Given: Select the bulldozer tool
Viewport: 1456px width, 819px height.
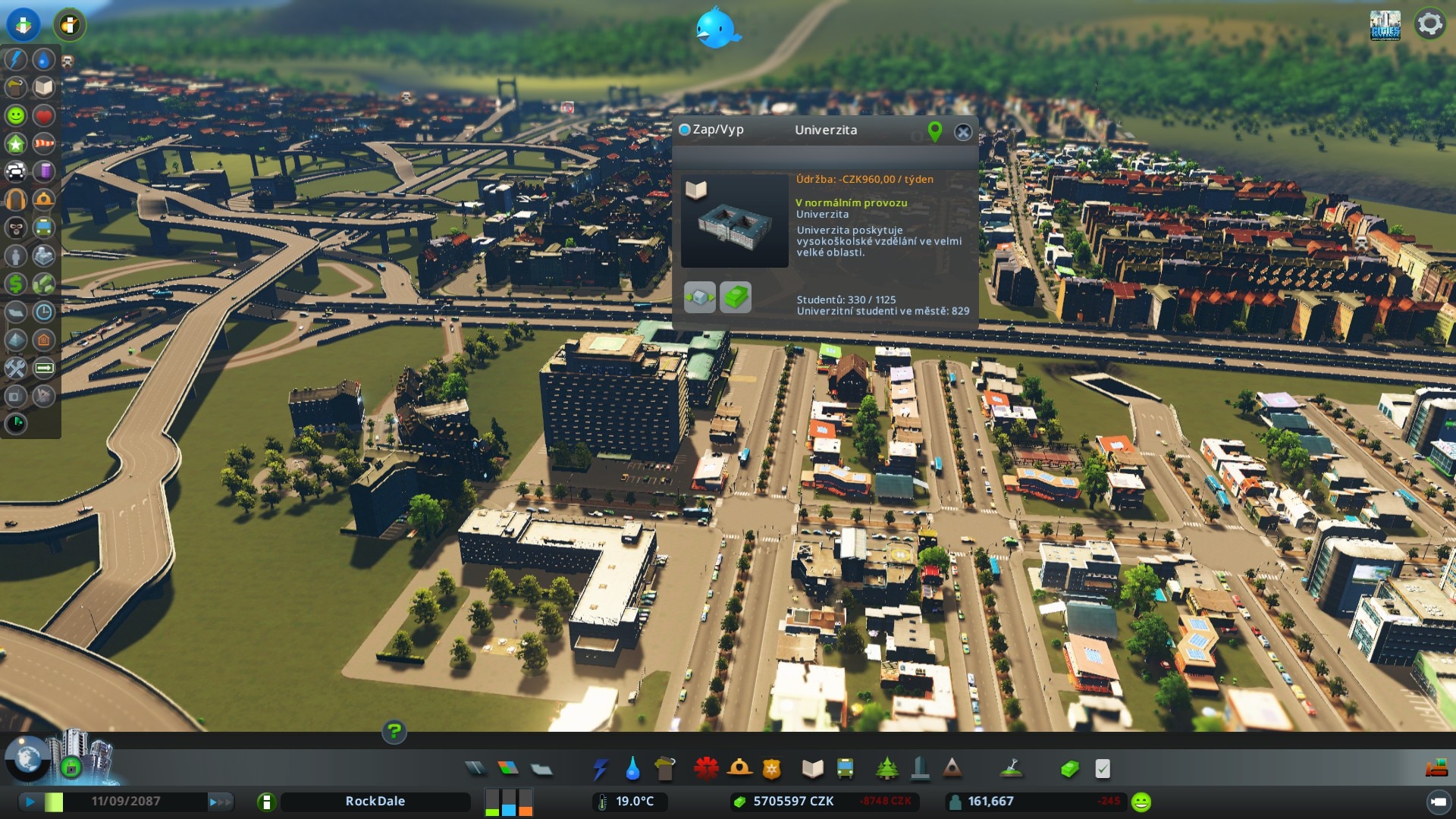Looking at the screenshot, I should tap(1436, 769).
